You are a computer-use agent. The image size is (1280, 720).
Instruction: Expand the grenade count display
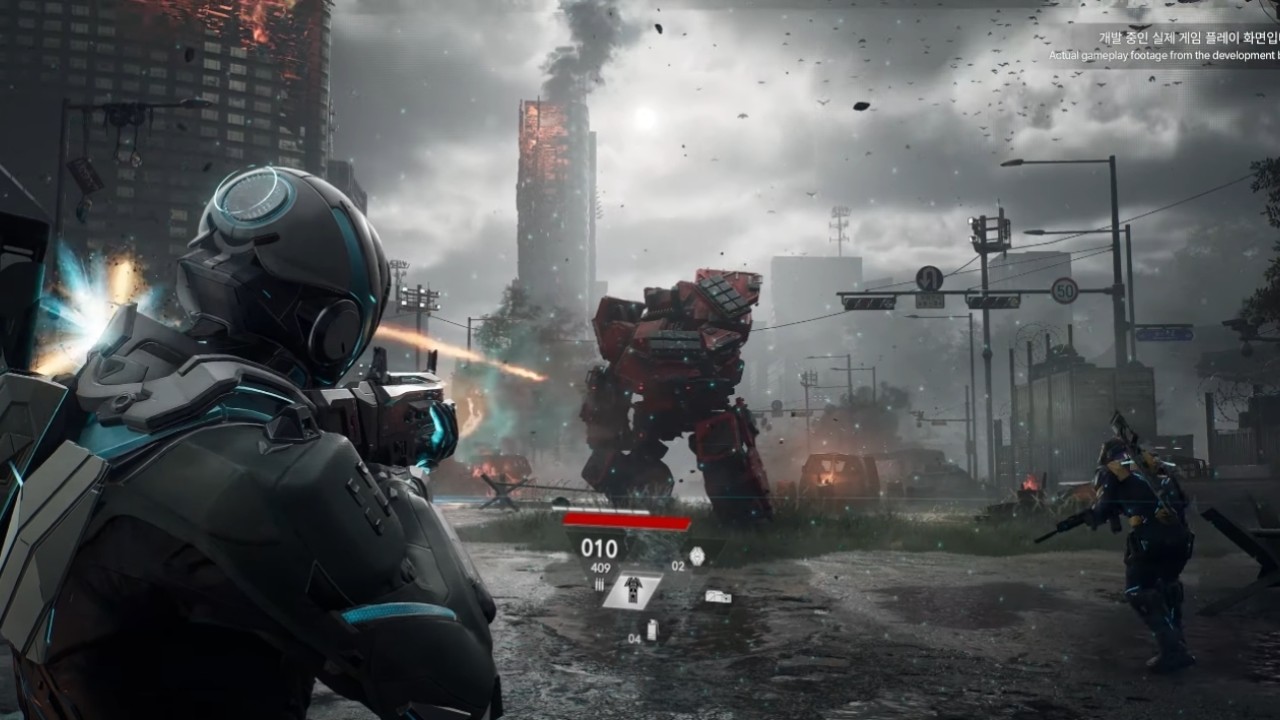coord(677,565)
